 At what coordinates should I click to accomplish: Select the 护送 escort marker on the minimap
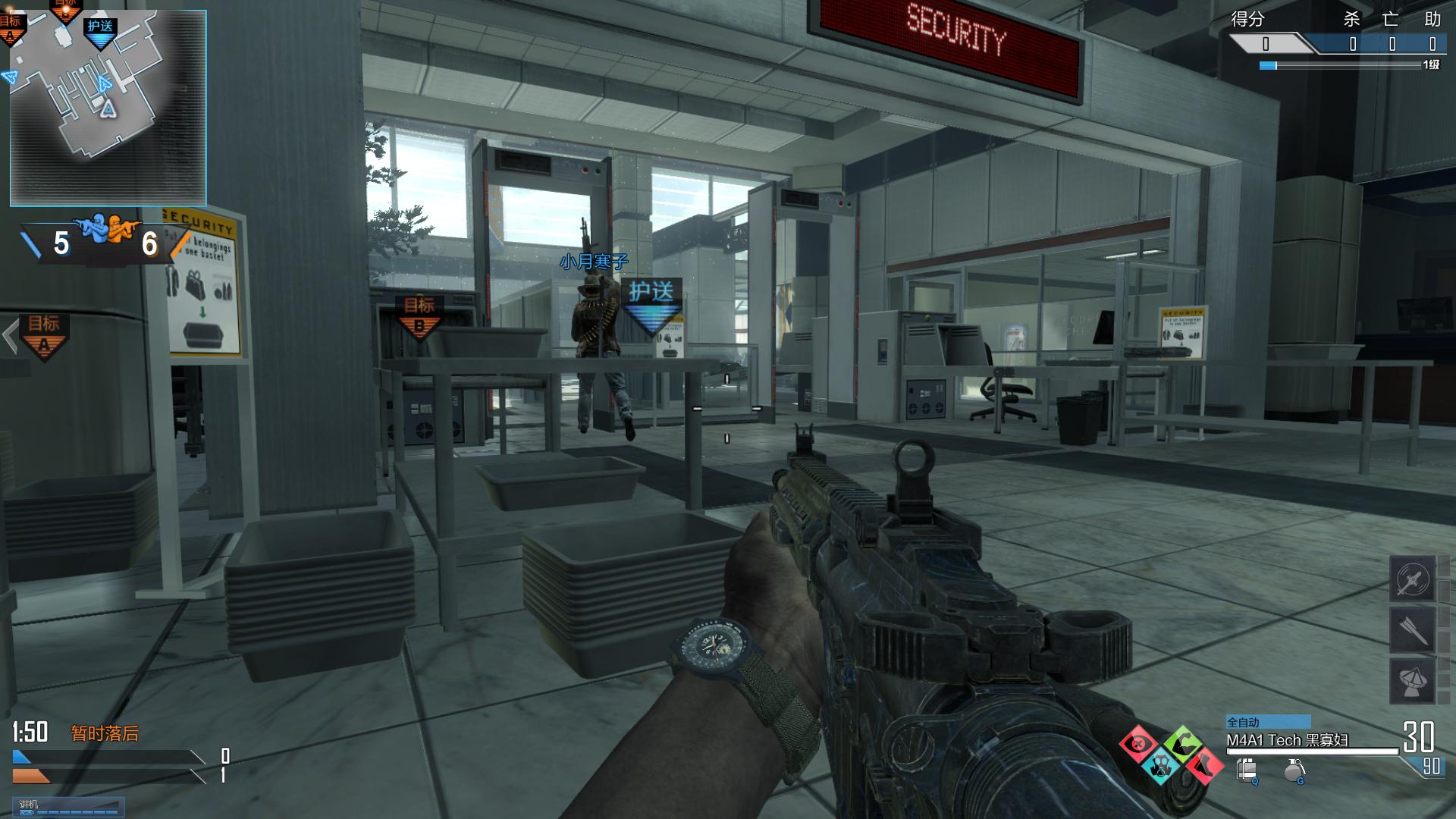pos(100,31)
